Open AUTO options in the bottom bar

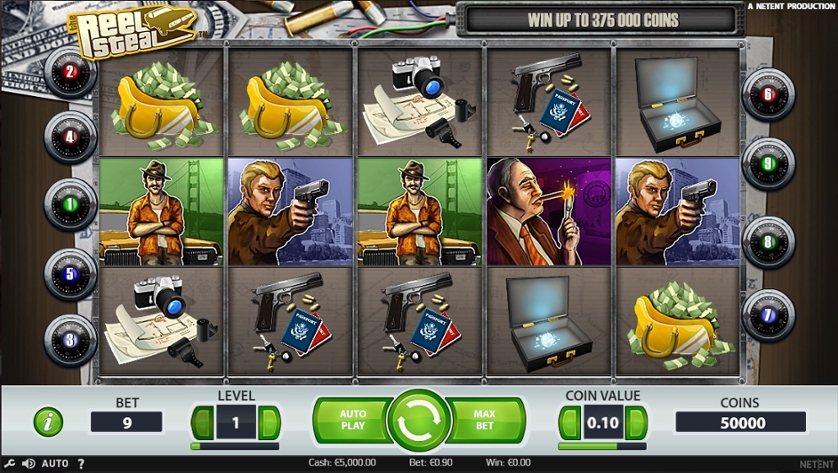coord(56,464)
